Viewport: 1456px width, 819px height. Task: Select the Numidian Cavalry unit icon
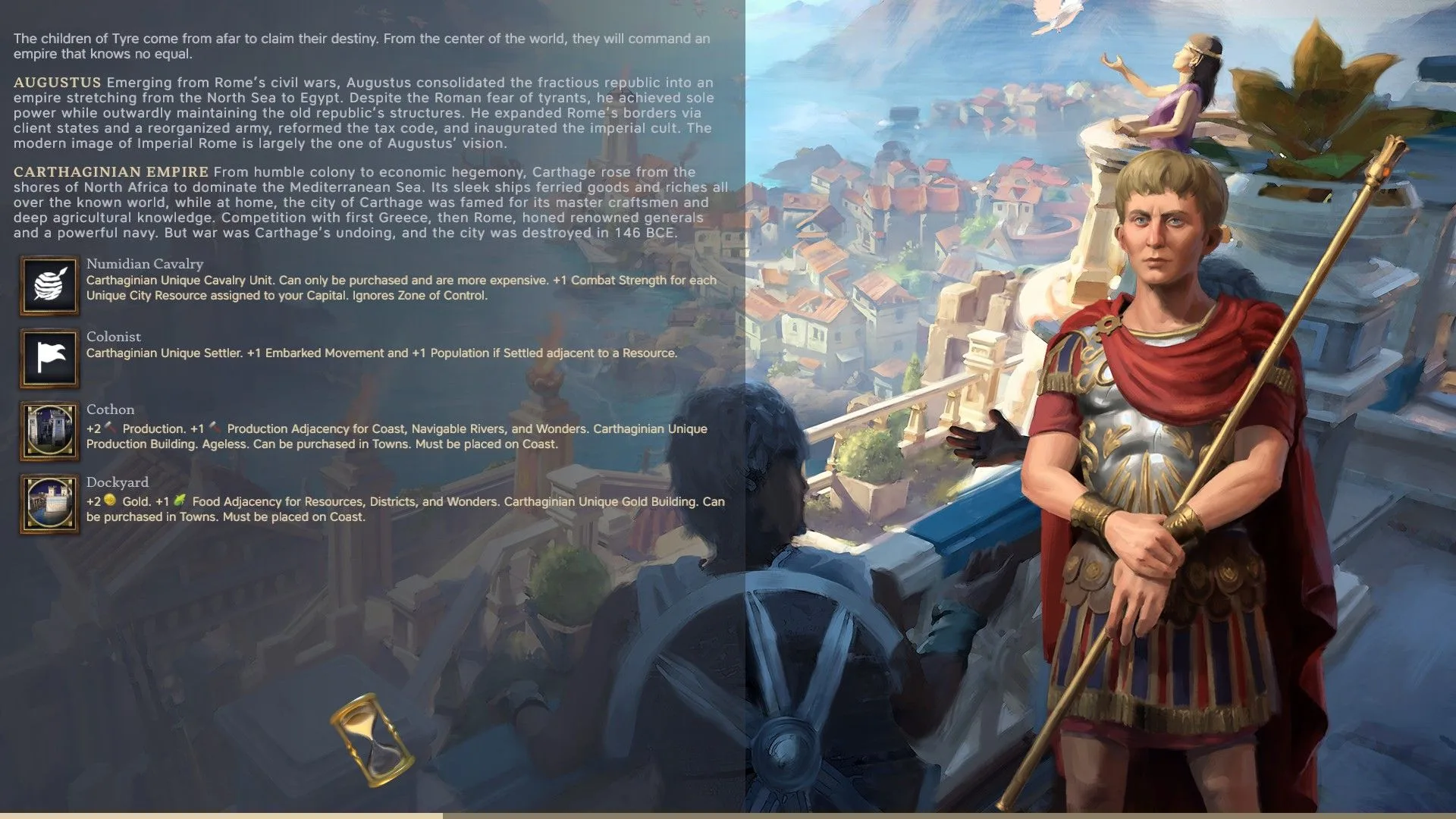tap(49, 287)
